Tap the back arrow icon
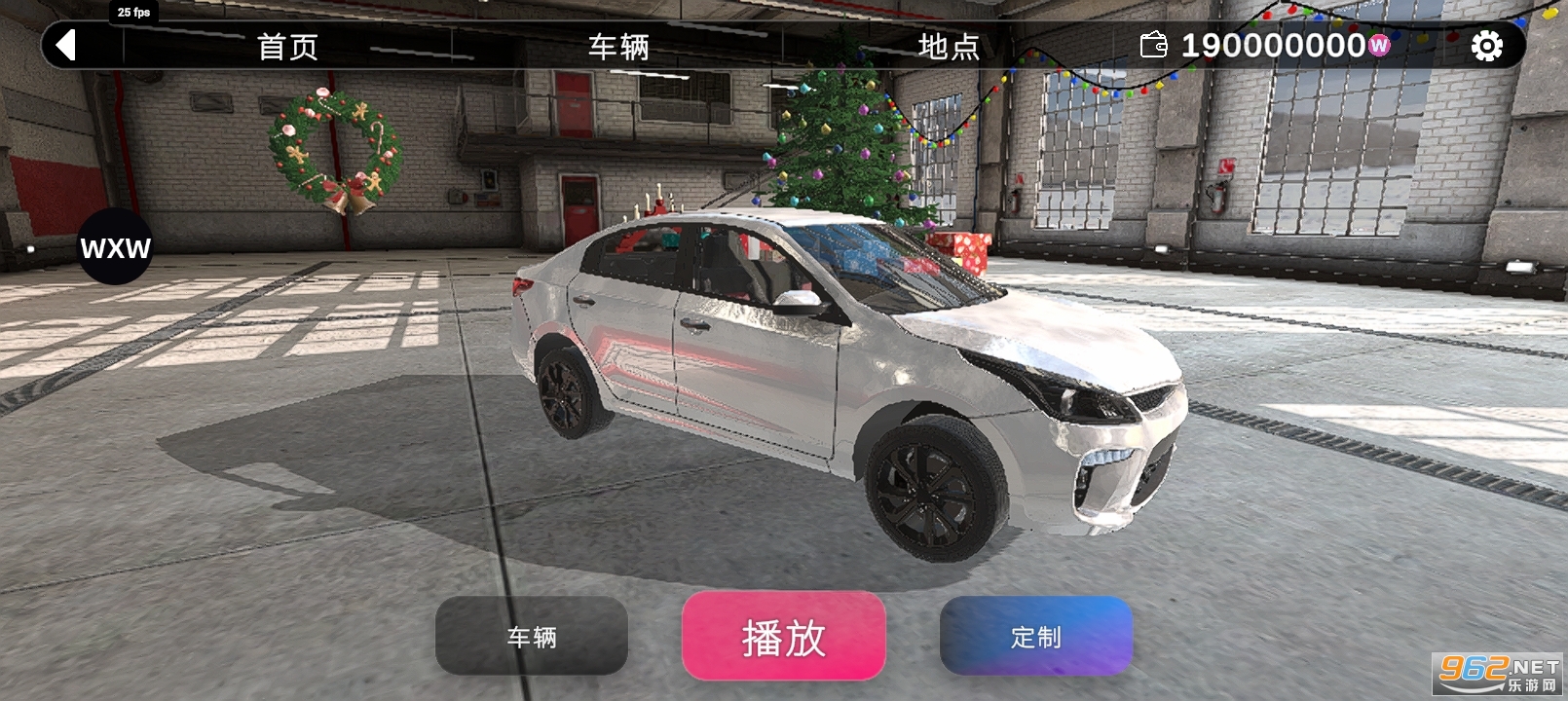 (x=64, y=46)
